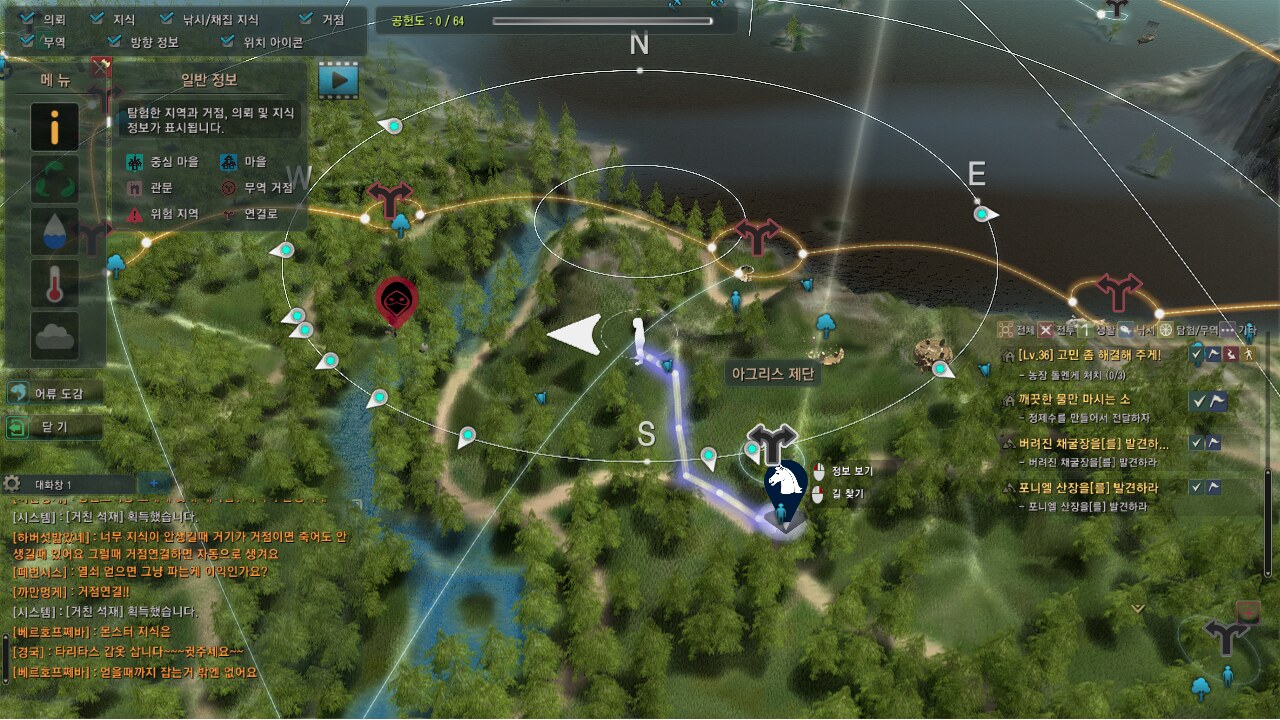Image resolution: width=1280 pixels, height=720 pixels.
Task: Add a new chat tab with plus
Action: (155, 484)
